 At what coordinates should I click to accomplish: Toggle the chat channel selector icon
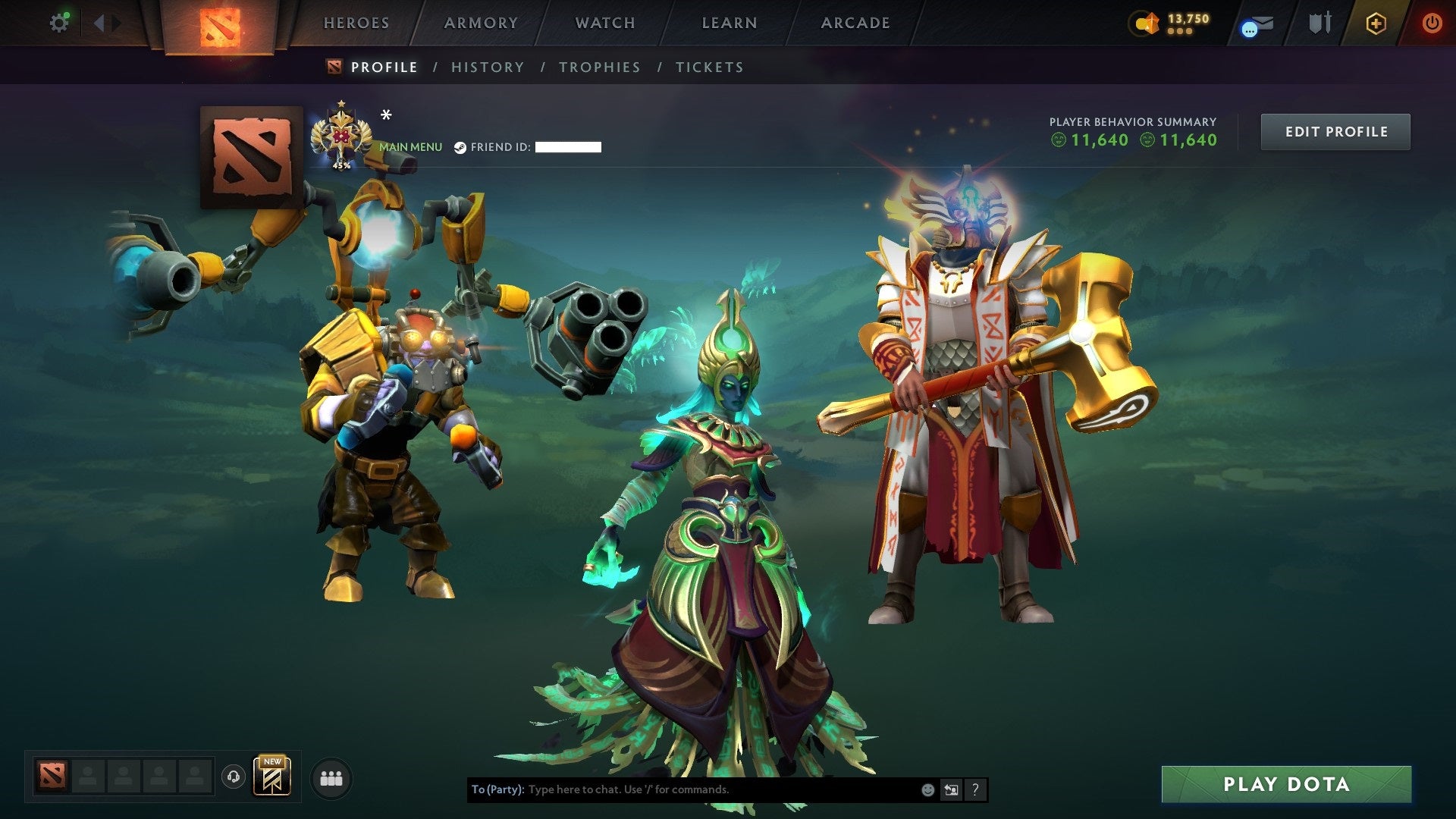coord(951,789)
